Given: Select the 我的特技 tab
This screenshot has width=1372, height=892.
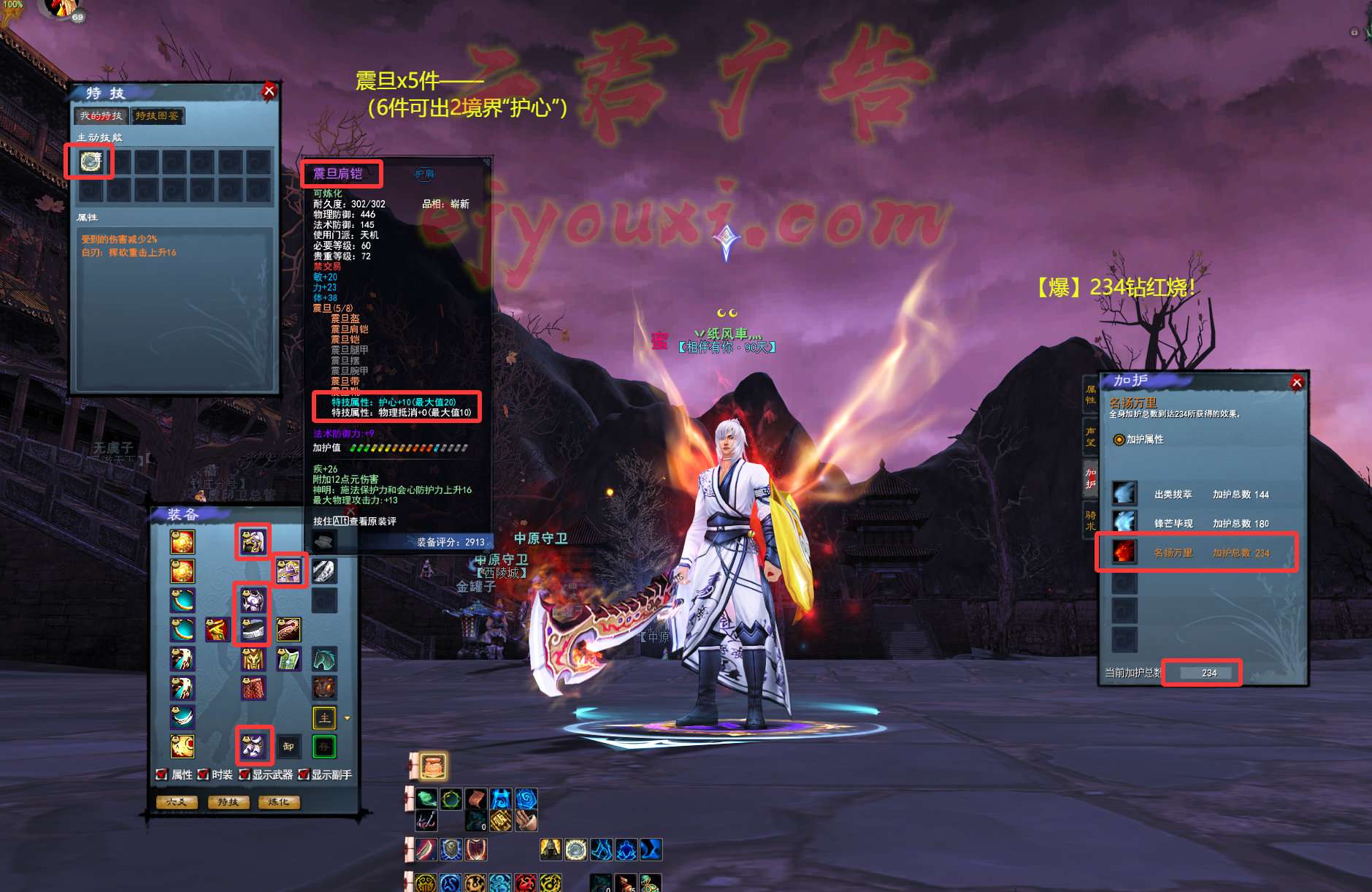Looking at the screenshot, I should coord(101,116).
